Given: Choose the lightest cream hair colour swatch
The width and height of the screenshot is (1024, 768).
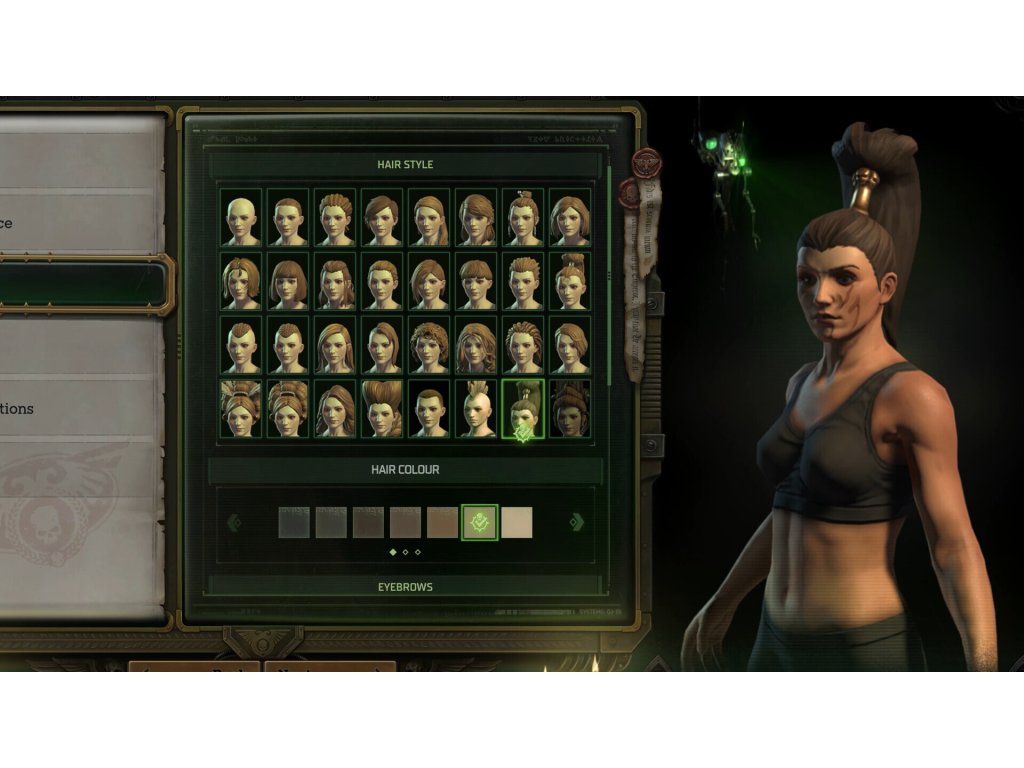Looking at the screenshot, I should point(516,522).
